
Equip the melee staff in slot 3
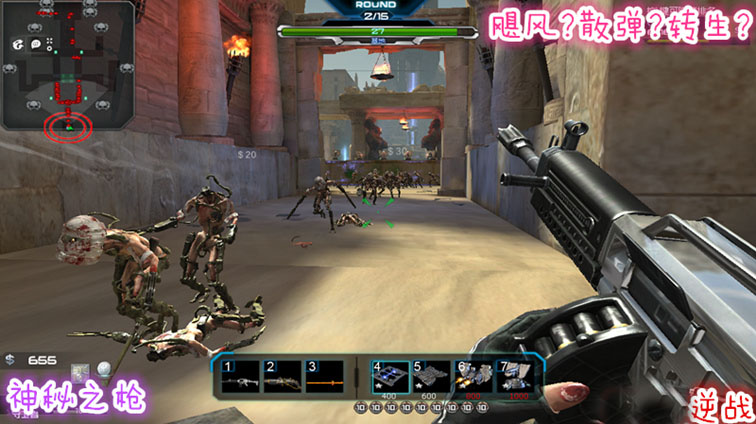point(325,375)
